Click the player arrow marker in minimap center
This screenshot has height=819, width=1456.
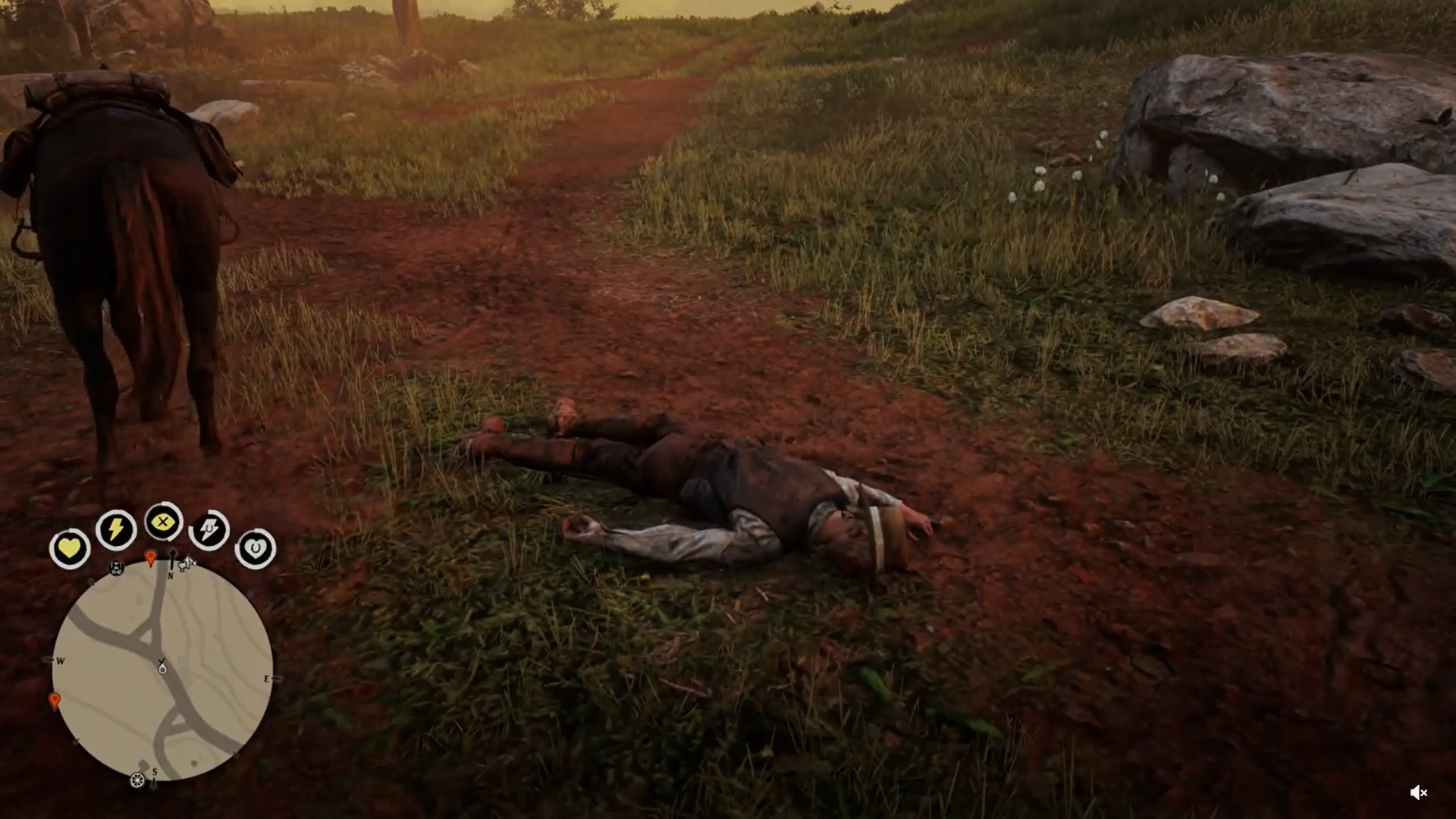[x=162, y=667]
